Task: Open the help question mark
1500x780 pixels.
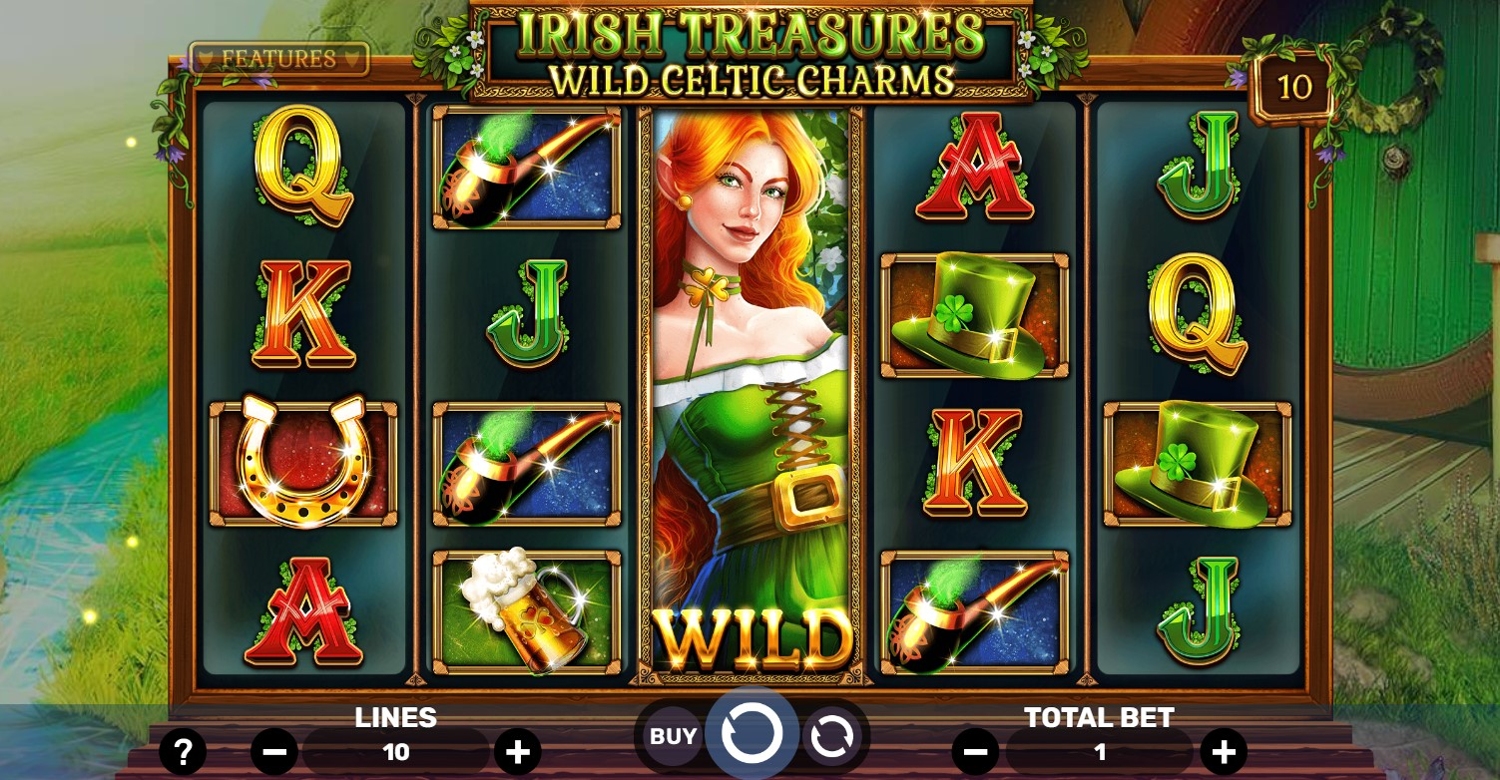Action: point(183,751)
